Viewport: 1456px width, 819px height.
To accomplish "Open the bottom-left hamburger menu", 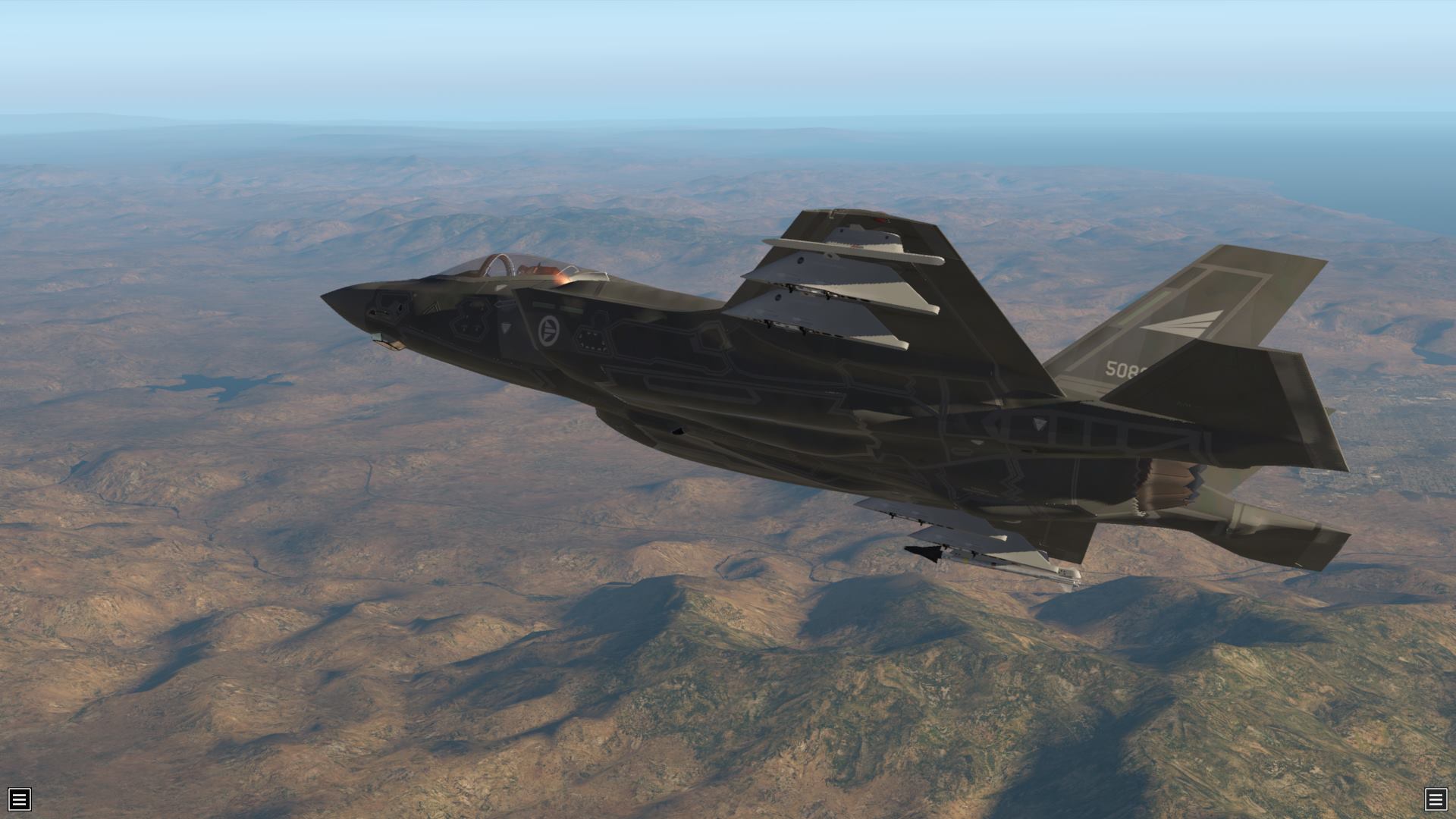I will [20, 799].
